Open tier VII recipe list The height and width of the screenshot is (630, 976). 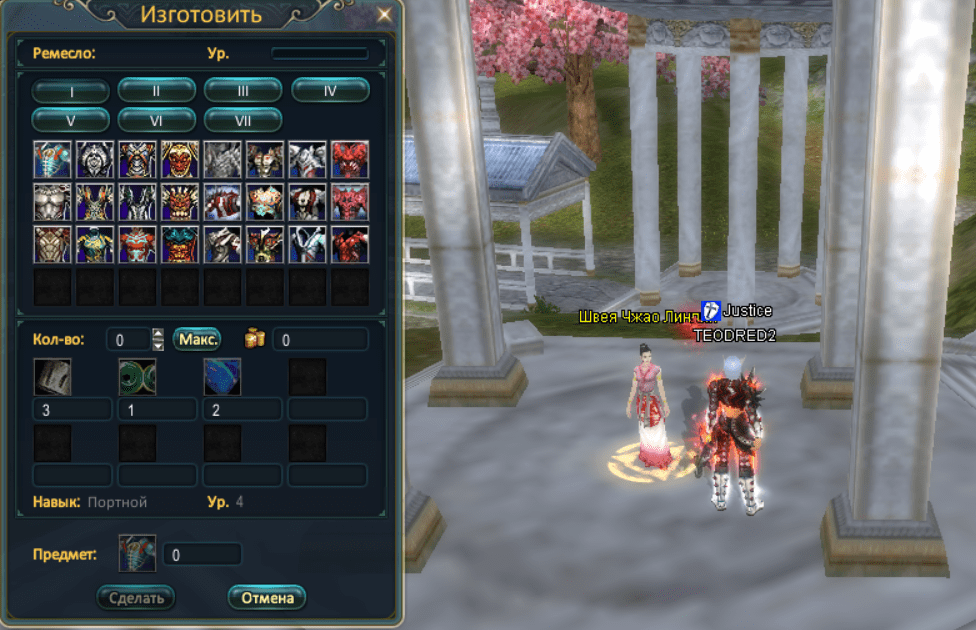[x=243, y=120]
